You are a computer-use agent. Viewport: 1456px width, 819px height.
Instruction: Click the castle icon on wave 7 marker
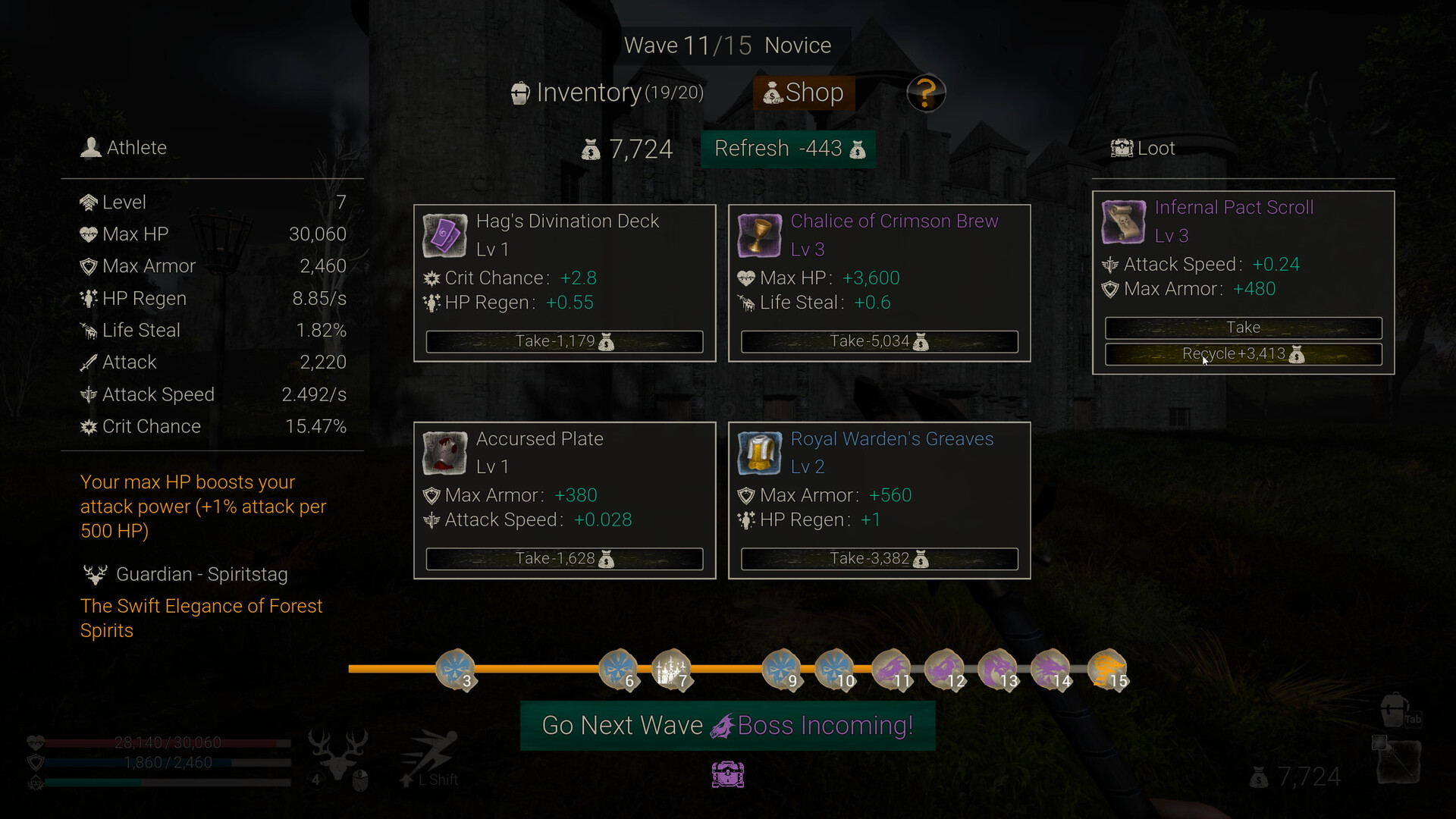coord(673,670)
